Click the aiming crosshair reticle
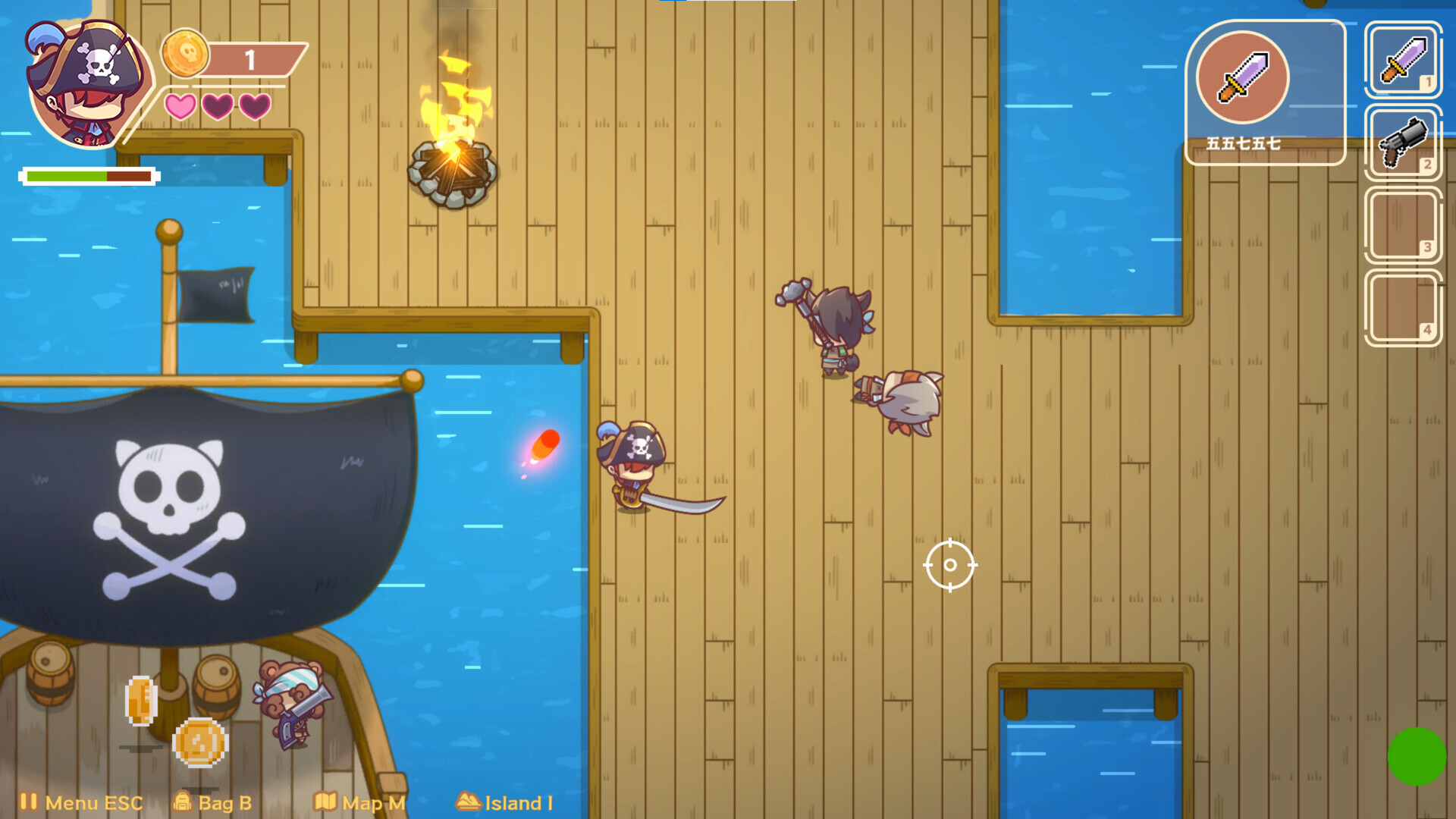 point(949,565)
